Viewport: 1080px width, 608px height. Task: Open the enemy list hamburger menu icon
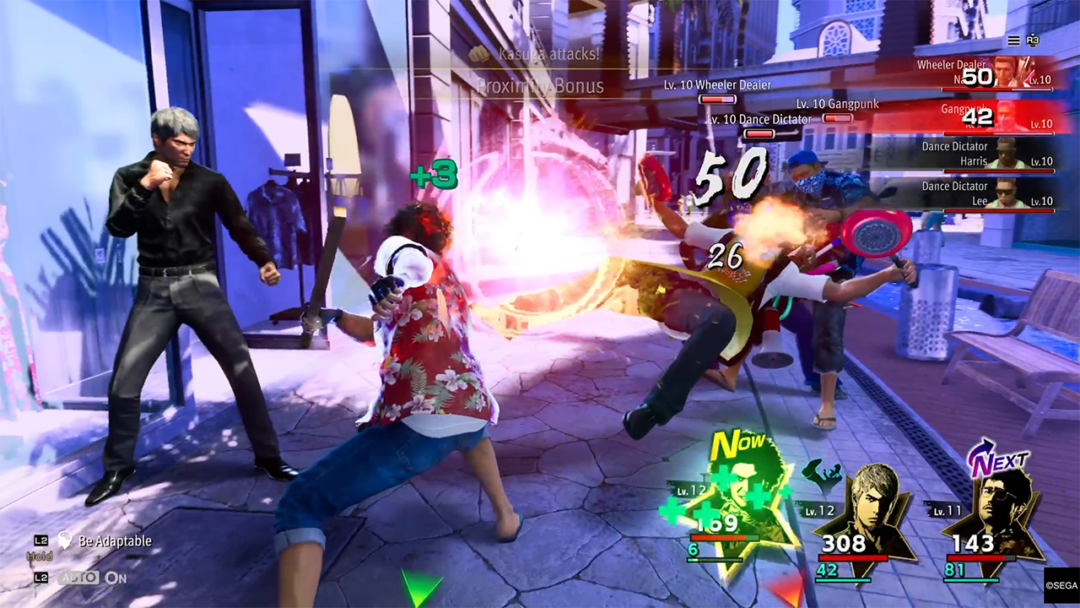(x=1013, y=41)
